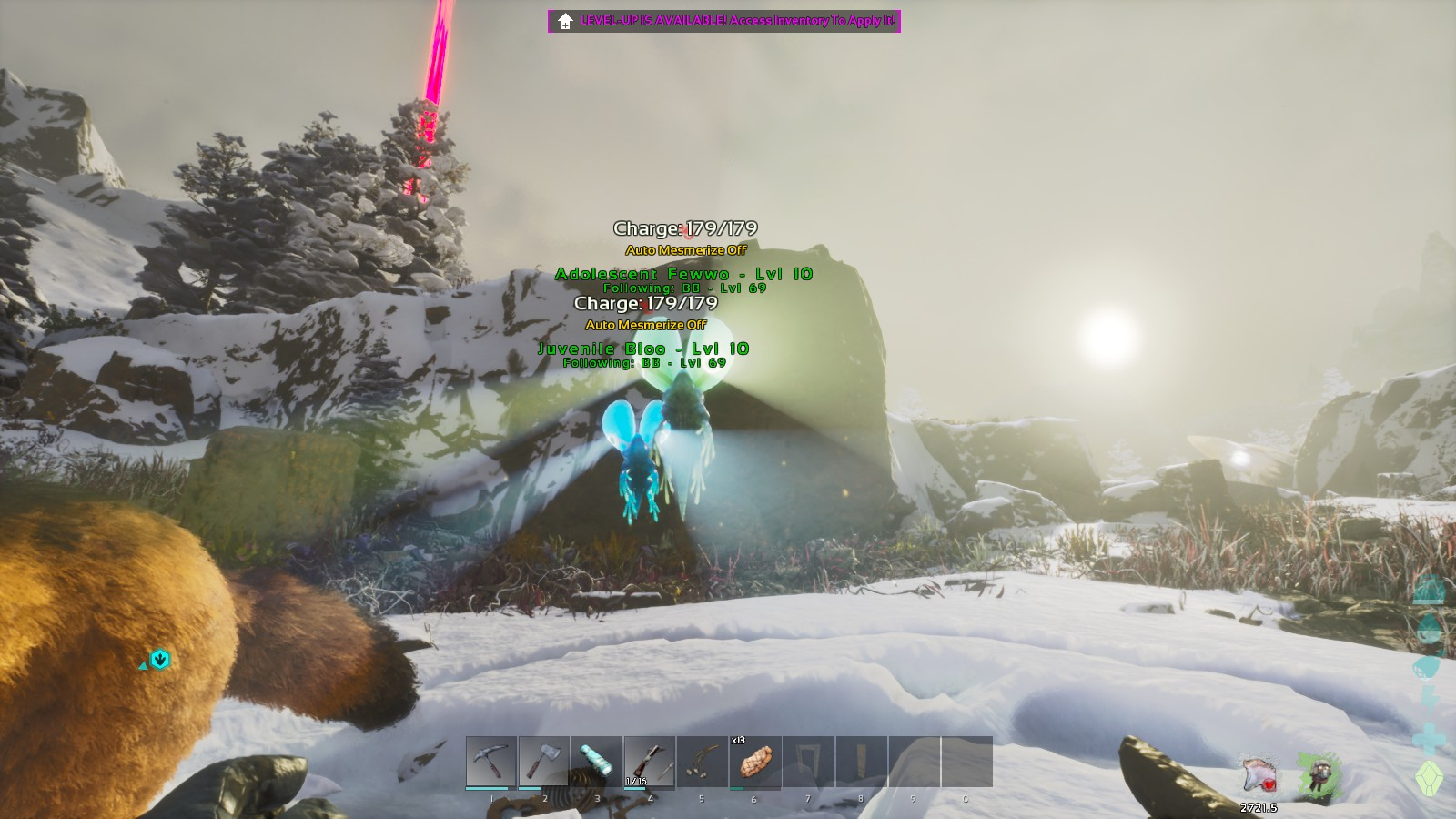
Task: Select the pickaxe in hotbar slot 1
Action: click(491, 762)
